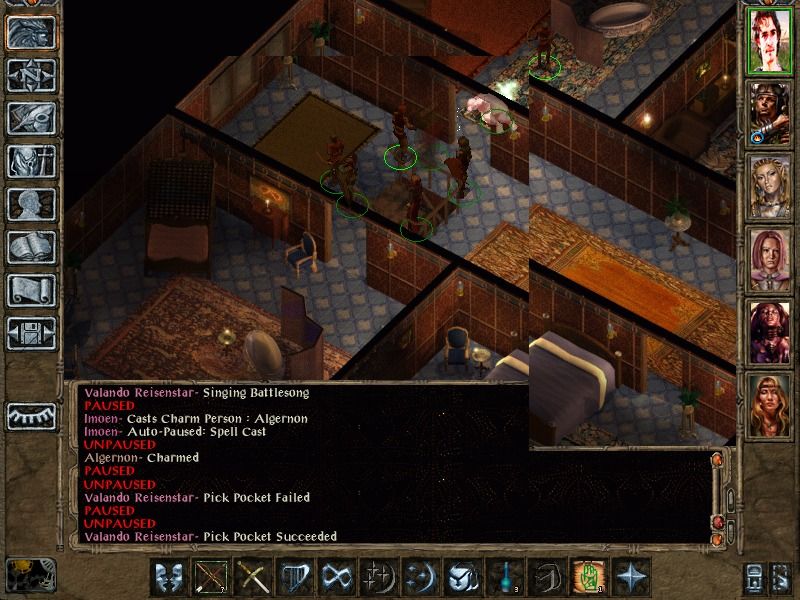Open the priest scroll screen

31,290
